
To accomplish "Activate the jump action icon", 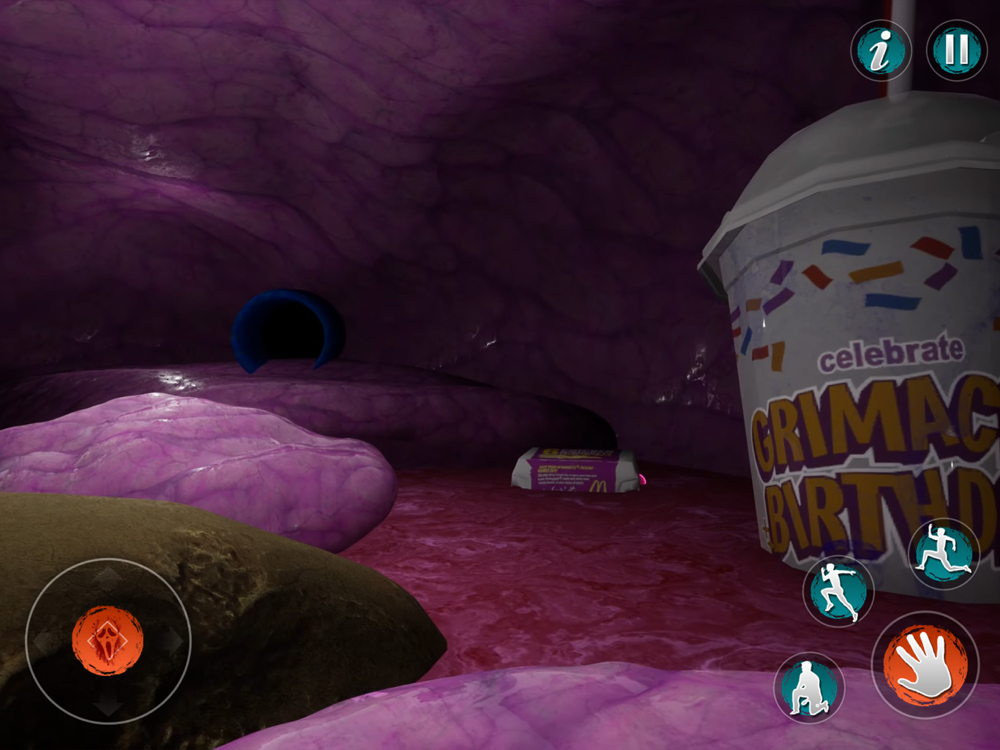I will [943, 553].
